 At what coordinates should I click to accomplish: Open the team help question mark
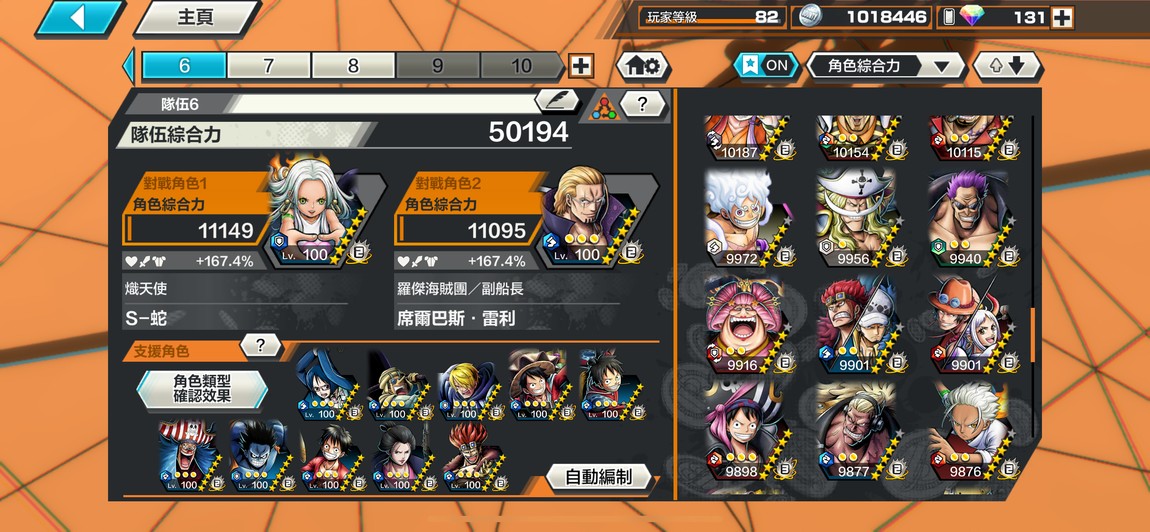pos(643,103)
